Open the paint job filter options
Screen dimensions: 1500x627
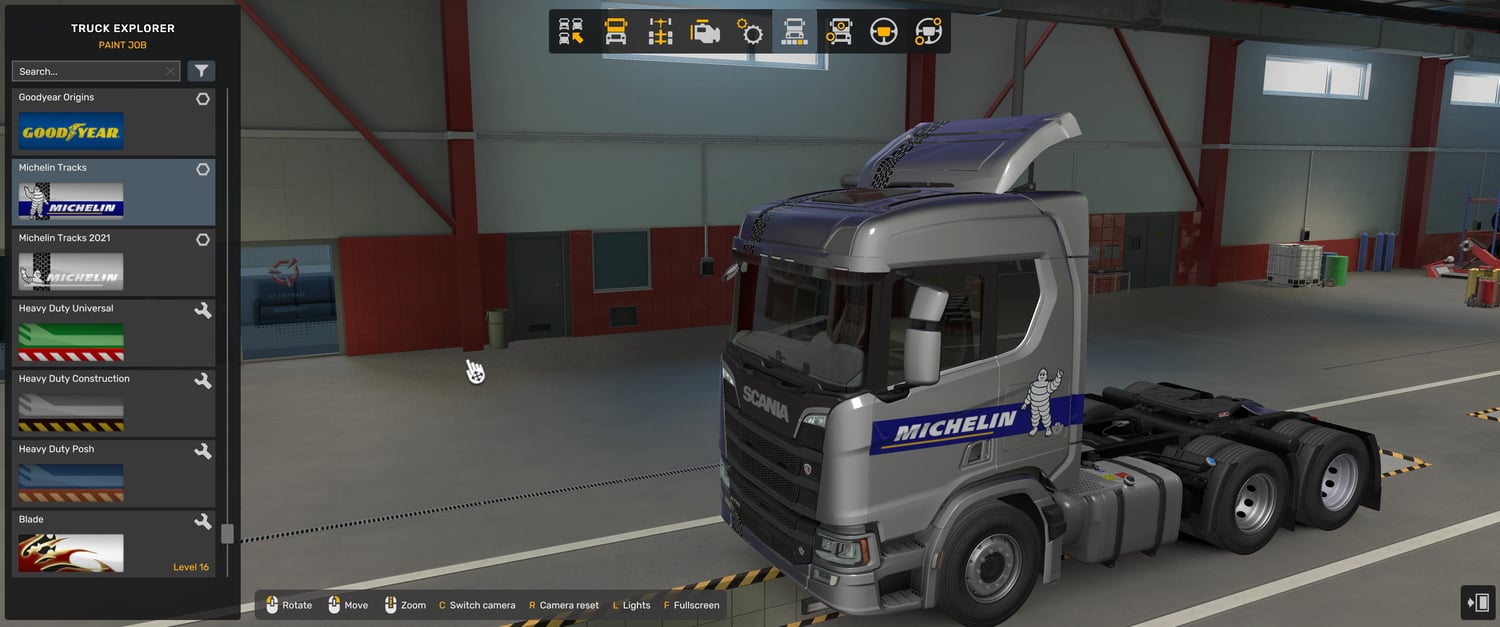tap(201, 71)
